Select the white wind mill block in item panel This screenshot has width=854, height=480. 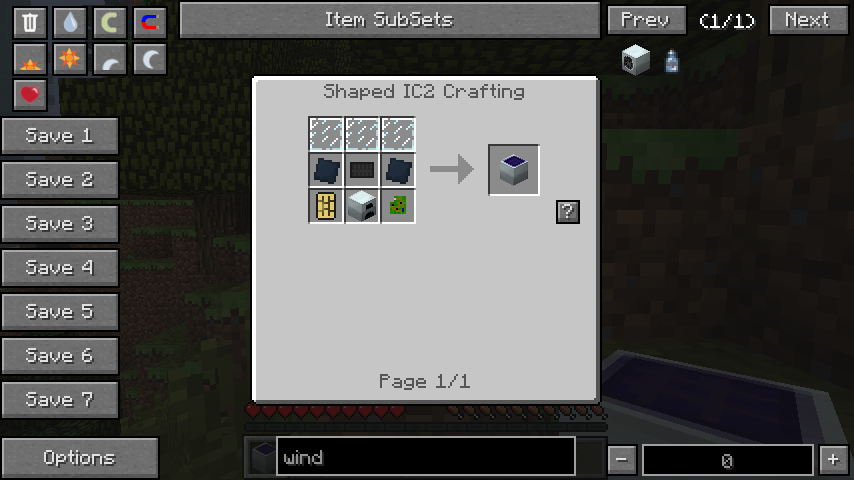[x=635, y=60]
